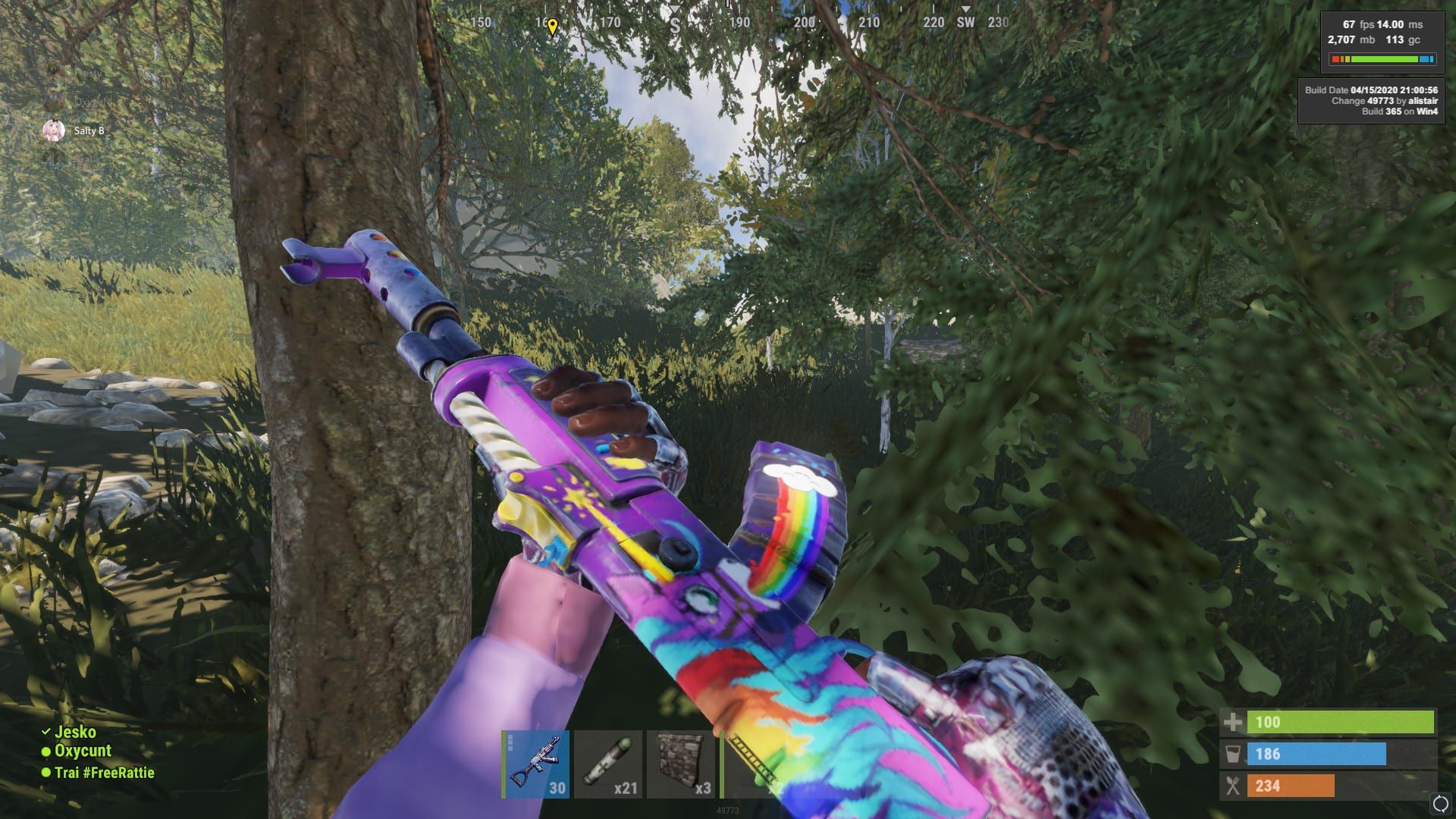1456x819 pixels.
Task: Click the yellow map marker on compass
Action: point(553,27)
